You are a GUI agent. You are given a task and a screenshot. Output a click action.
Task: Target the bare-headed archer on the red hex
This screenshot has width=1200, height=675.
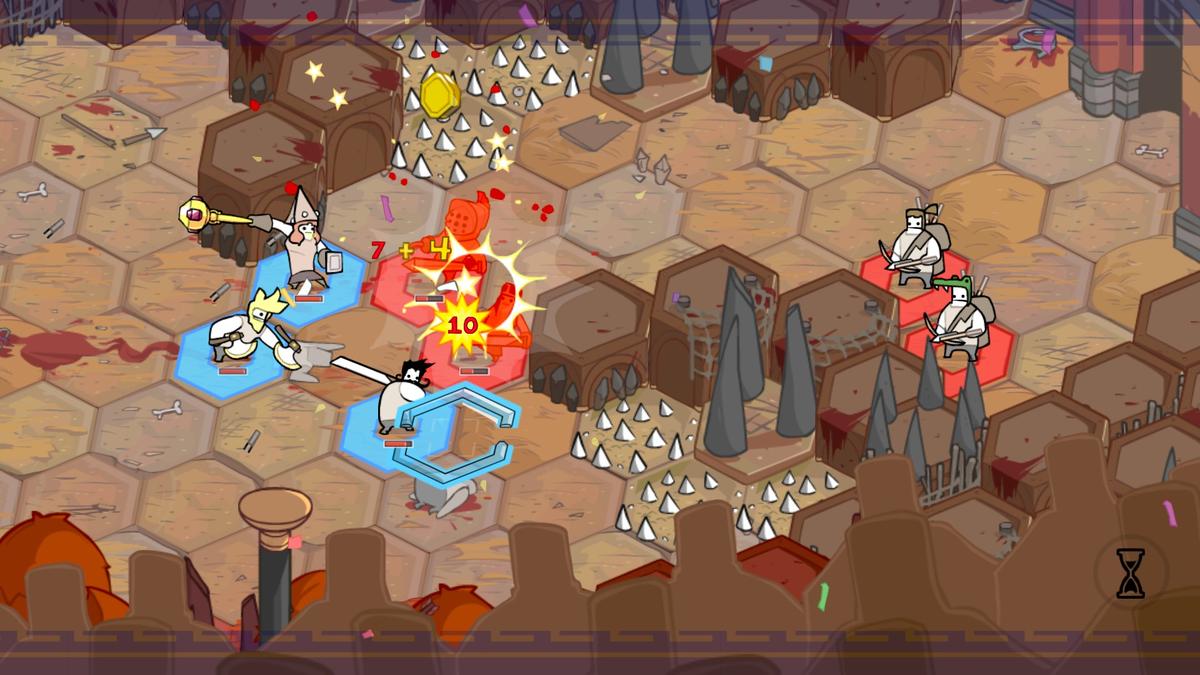pyautogui.click(x=914, y=246)
